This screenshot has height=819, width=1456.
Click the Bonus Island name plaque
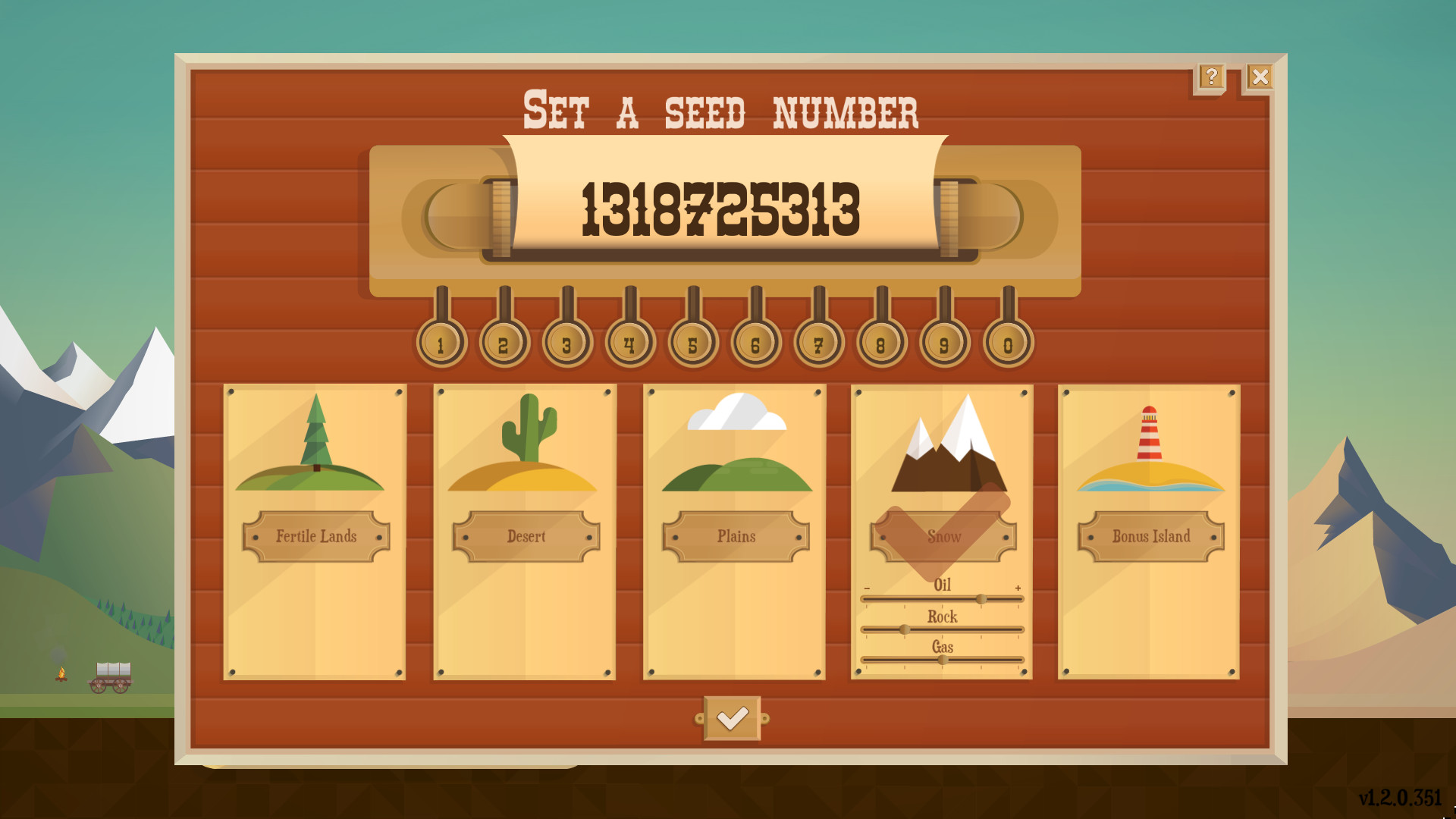coord(1150,536)
